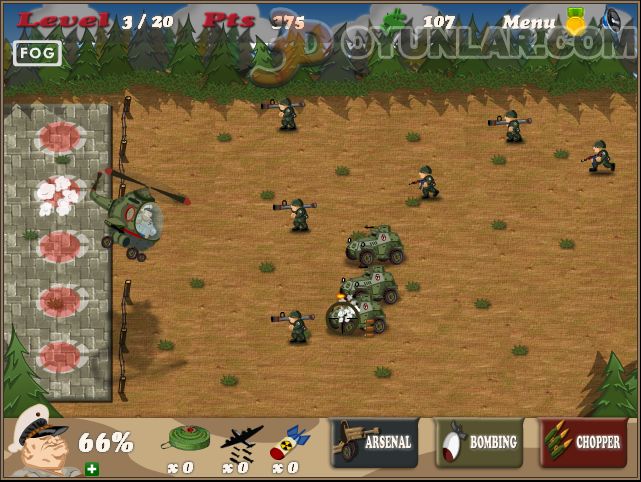Click the gold medal icon

pos(576,20)
